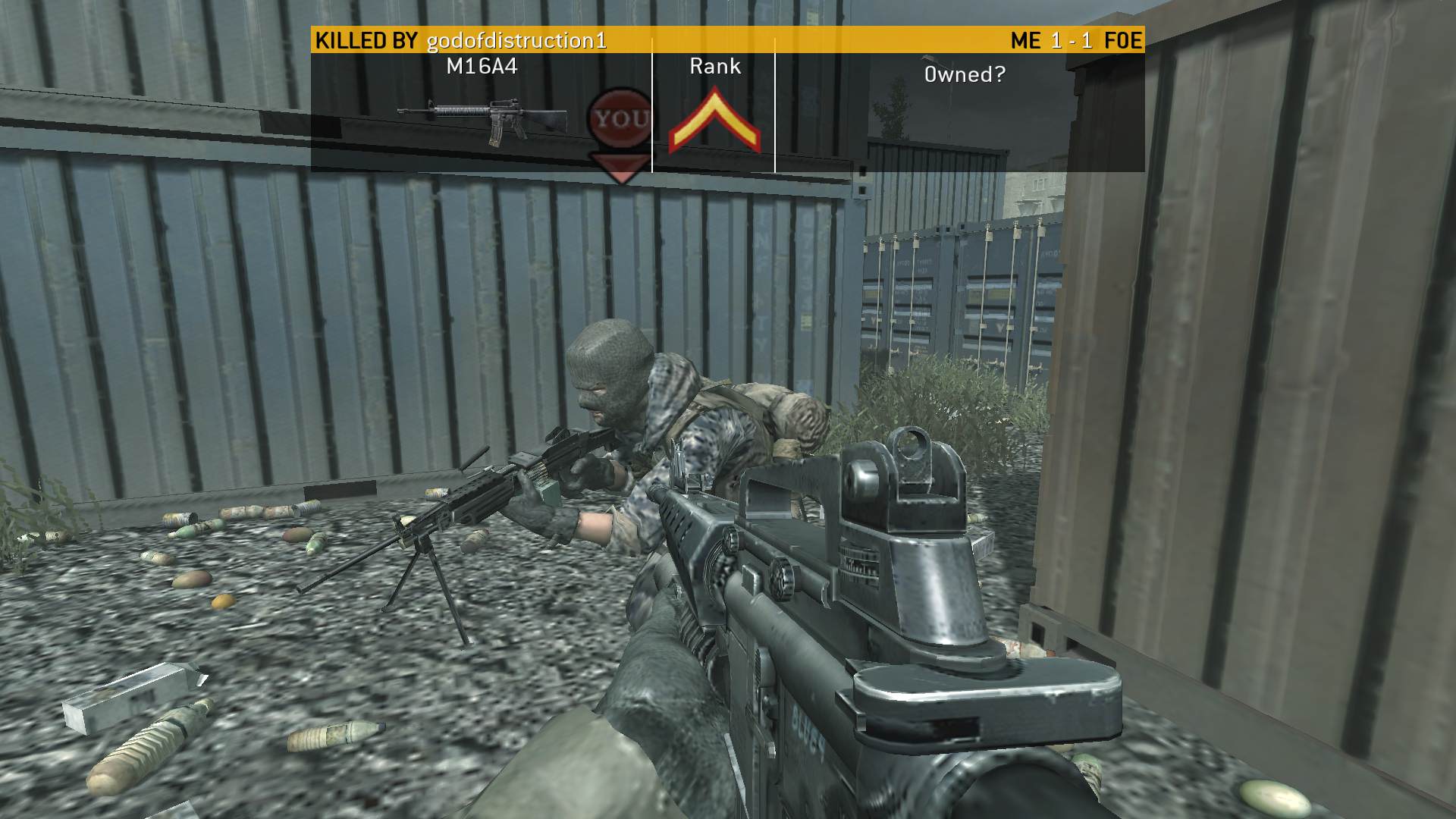Screen dimensions: 1456x819
Task: Click the red YOU marker
Action: coord(621,121)
